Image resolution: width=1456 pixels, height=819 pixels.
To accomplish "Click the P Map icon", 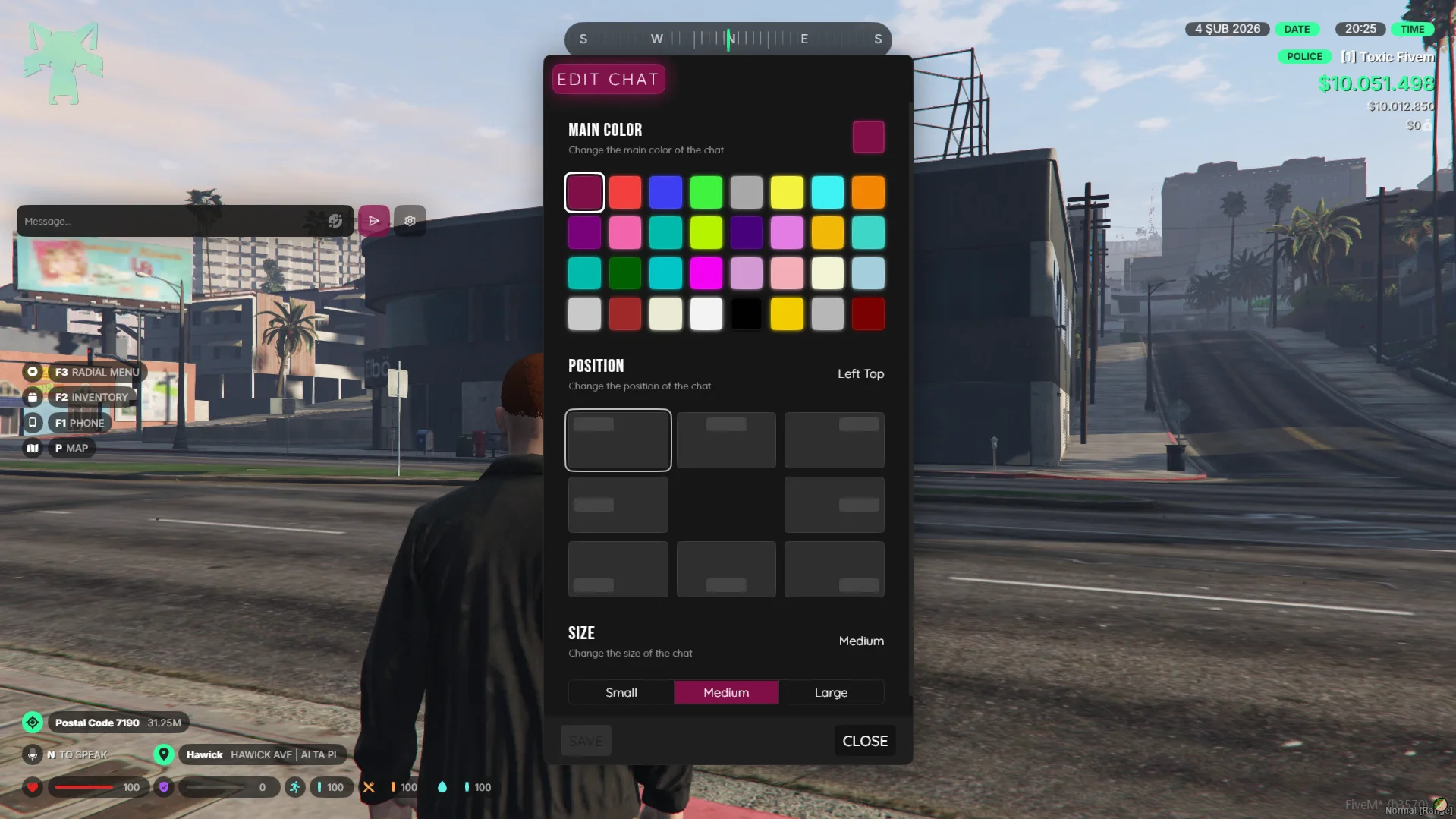I will pyautogui.click(x=33, y=448).
